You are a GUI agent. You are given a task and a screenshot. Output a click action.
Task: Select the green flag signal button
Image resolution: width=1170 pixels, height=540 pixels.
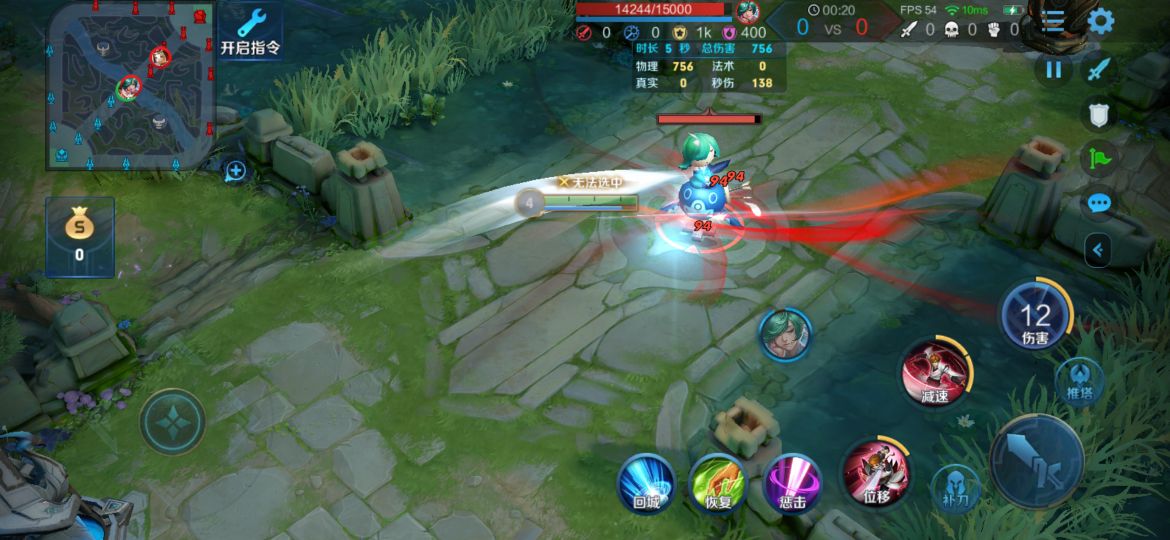click(x=1099, y=159)
